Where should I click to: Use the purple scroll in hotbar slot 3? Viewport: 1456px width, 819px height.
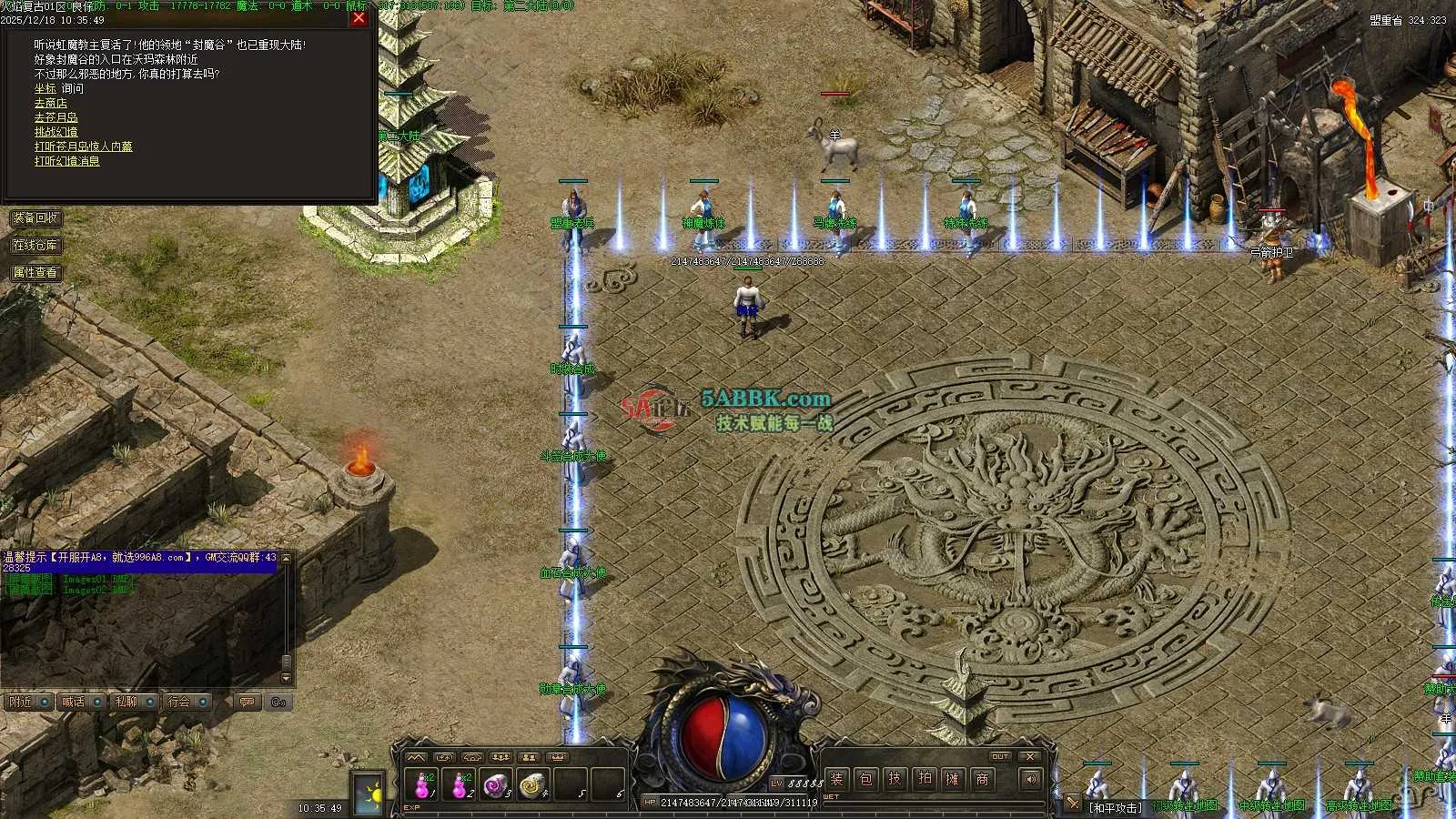494,784
